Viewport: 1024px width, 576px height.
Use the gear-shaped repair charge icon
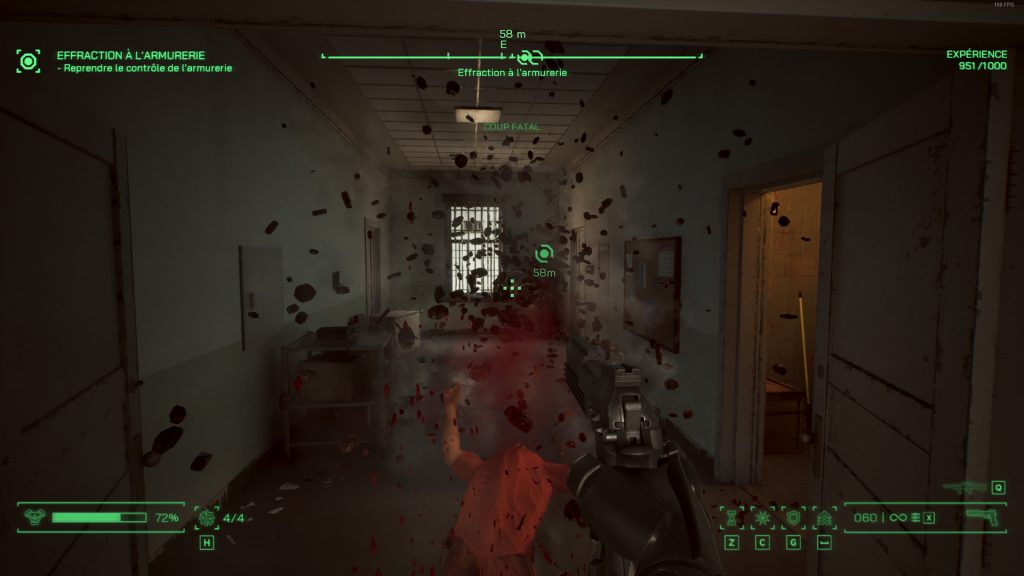tap(207, 517)
